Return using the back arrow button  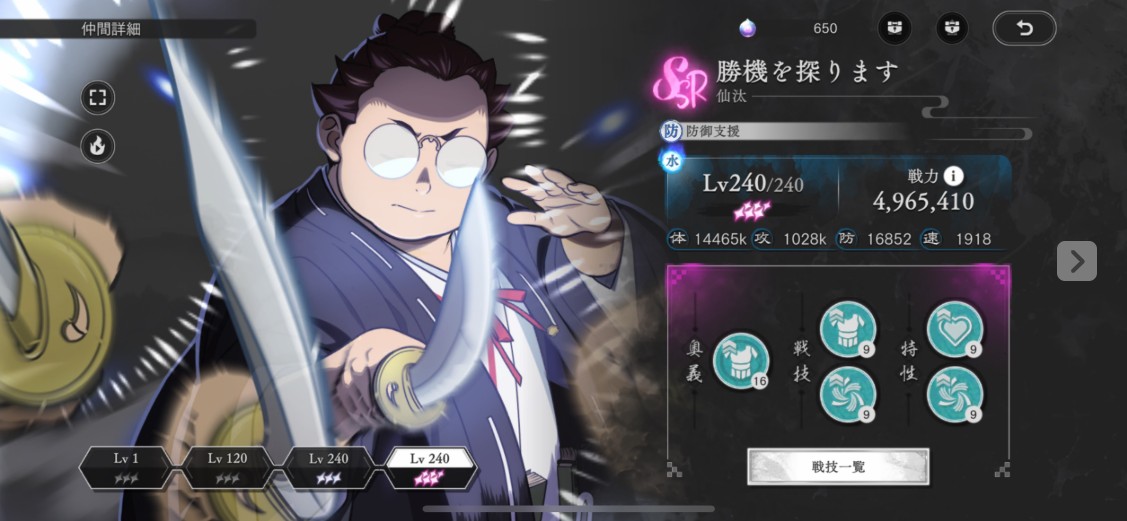pyautogui.click(x=1024, y=28)
